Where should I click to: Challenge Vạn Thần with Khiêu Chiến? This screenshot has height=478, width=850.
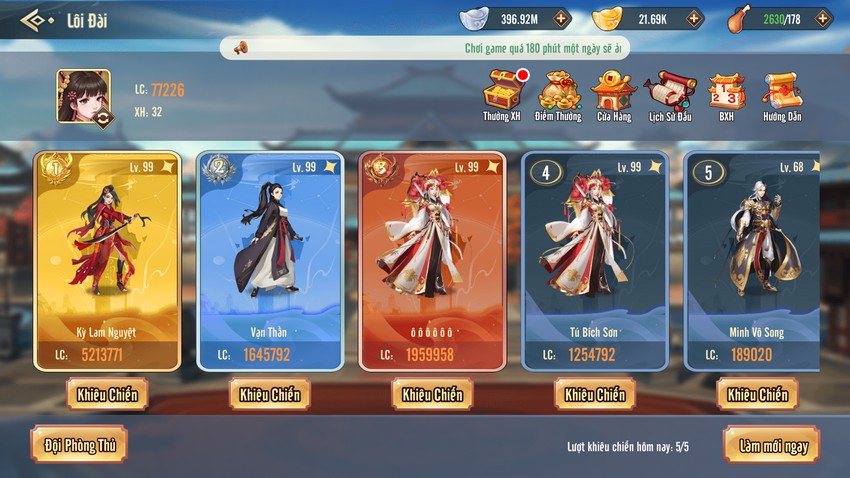coord(269,394)
